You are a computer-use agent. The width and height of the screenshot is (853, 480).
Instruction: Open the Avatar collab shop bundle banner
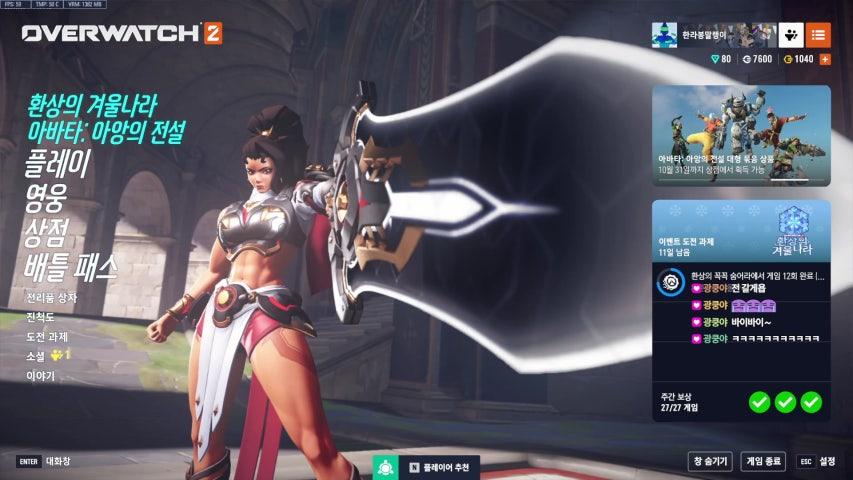pyautogui.click(x=741, y=136)
